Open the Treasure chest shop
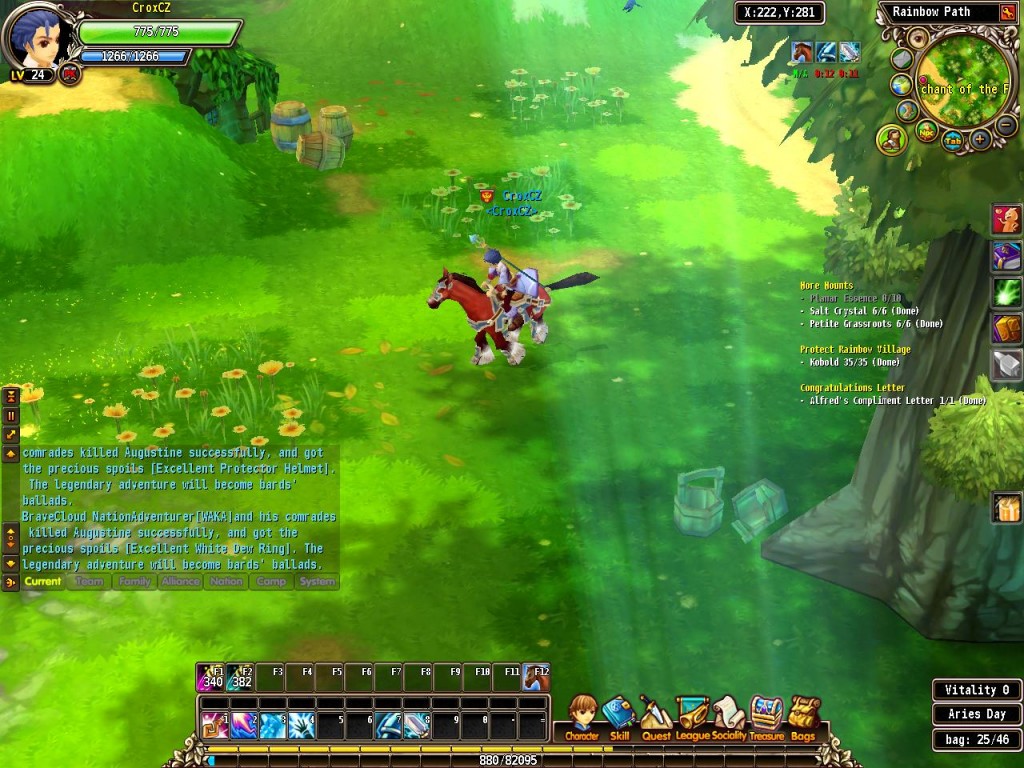 click(767, 717)
